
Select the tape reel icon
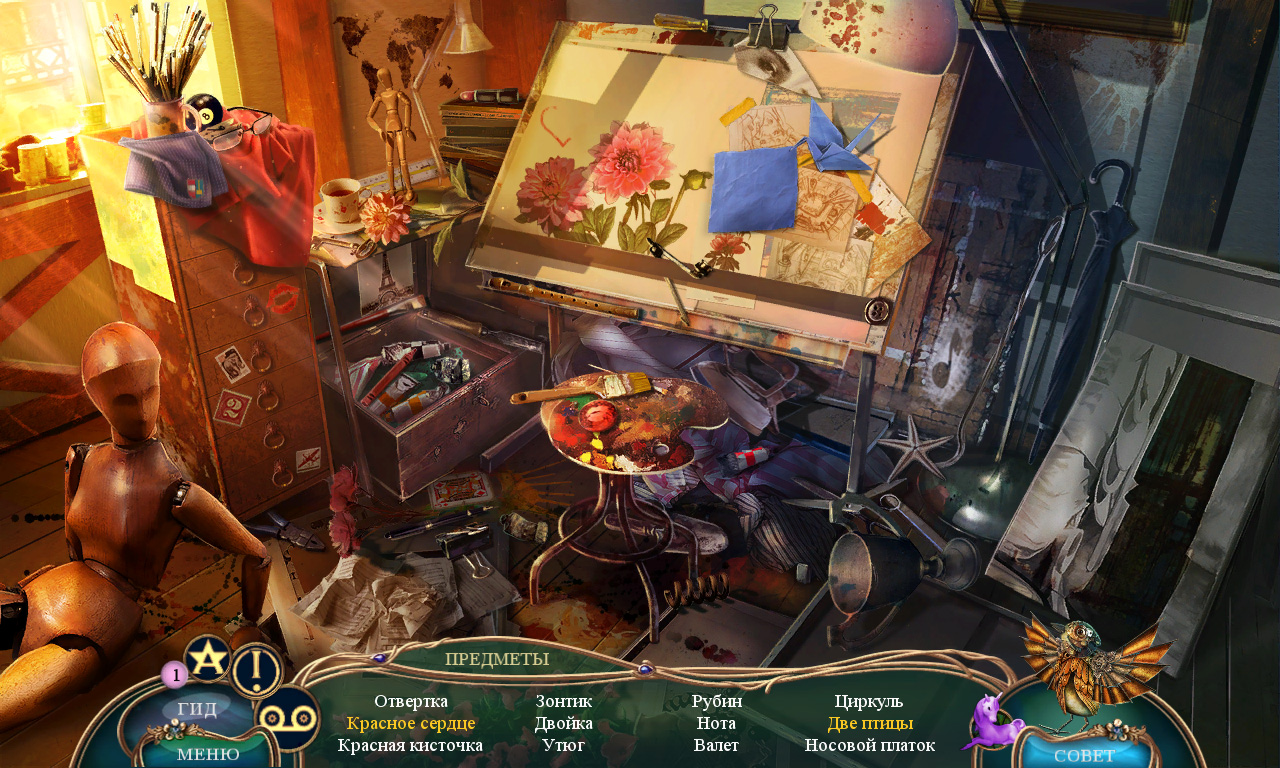tap(287, 718)
